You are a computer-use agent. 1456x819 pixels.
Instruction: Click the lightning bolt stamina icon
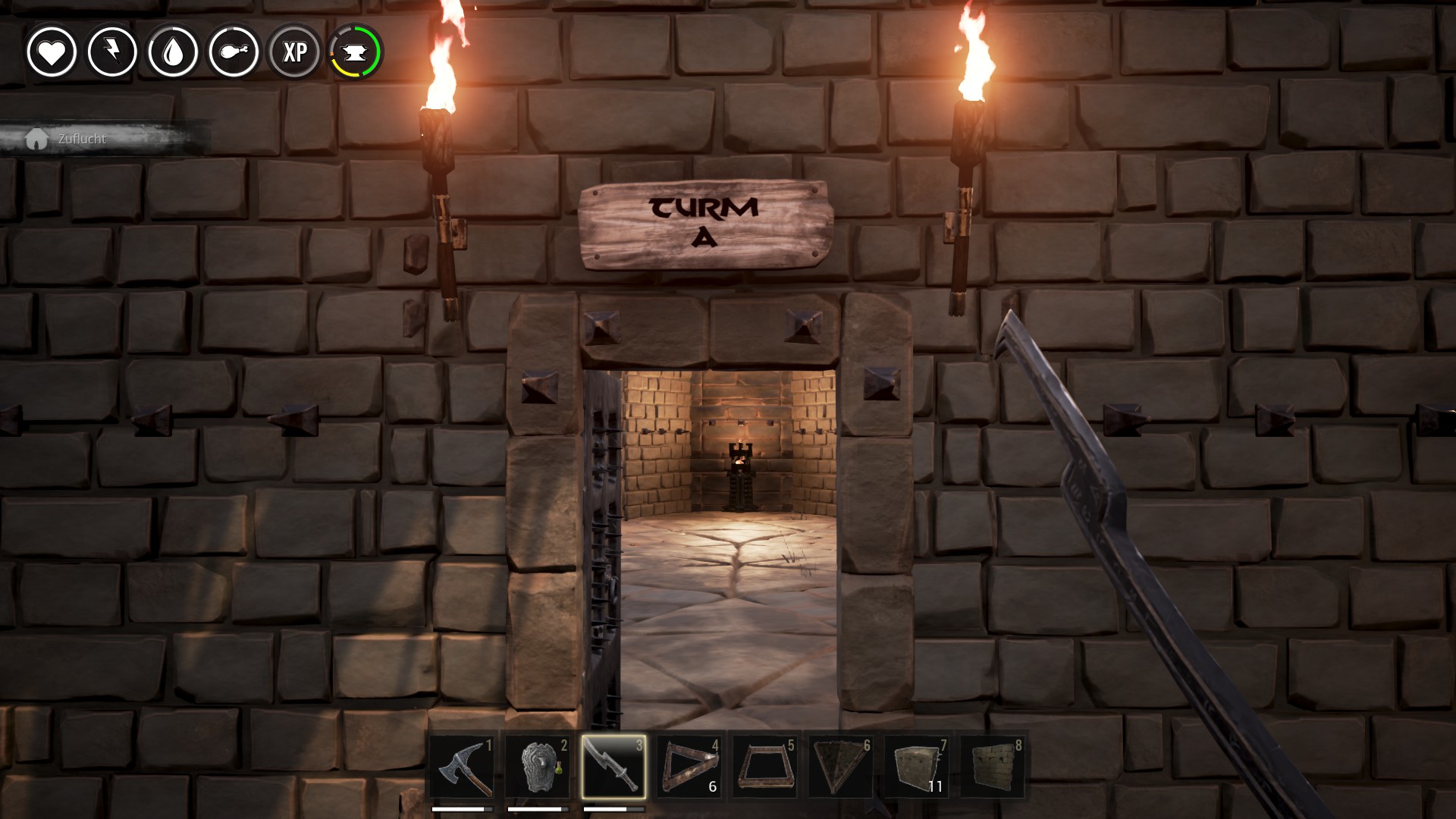click(x=112, y=52)
